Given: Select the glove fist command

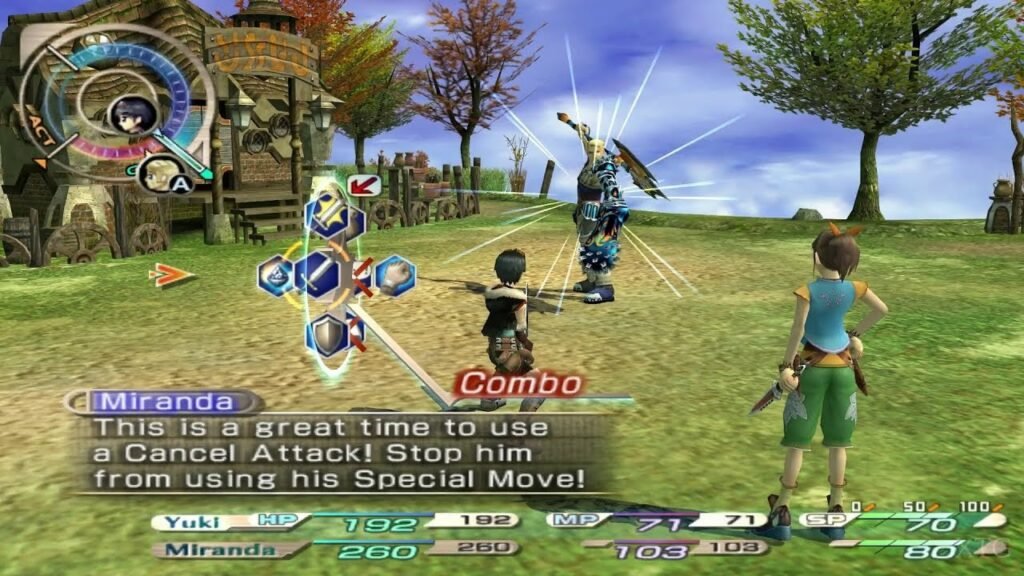Looking at the screenshot, I should [x=396, y=274].
